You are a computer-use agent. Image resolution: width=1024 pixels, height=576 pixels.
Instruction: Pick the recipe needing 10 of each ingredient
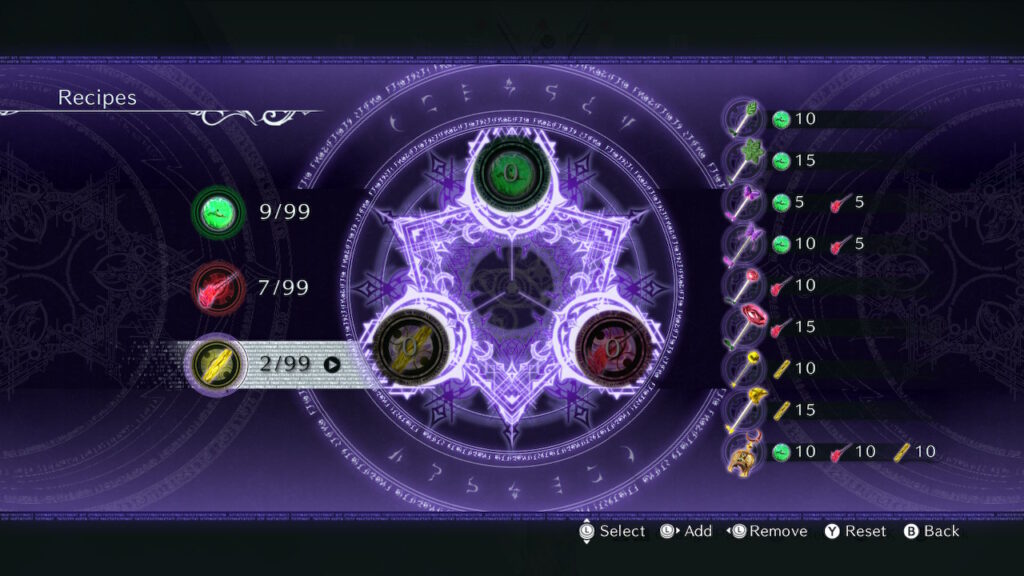pos(744,452)
